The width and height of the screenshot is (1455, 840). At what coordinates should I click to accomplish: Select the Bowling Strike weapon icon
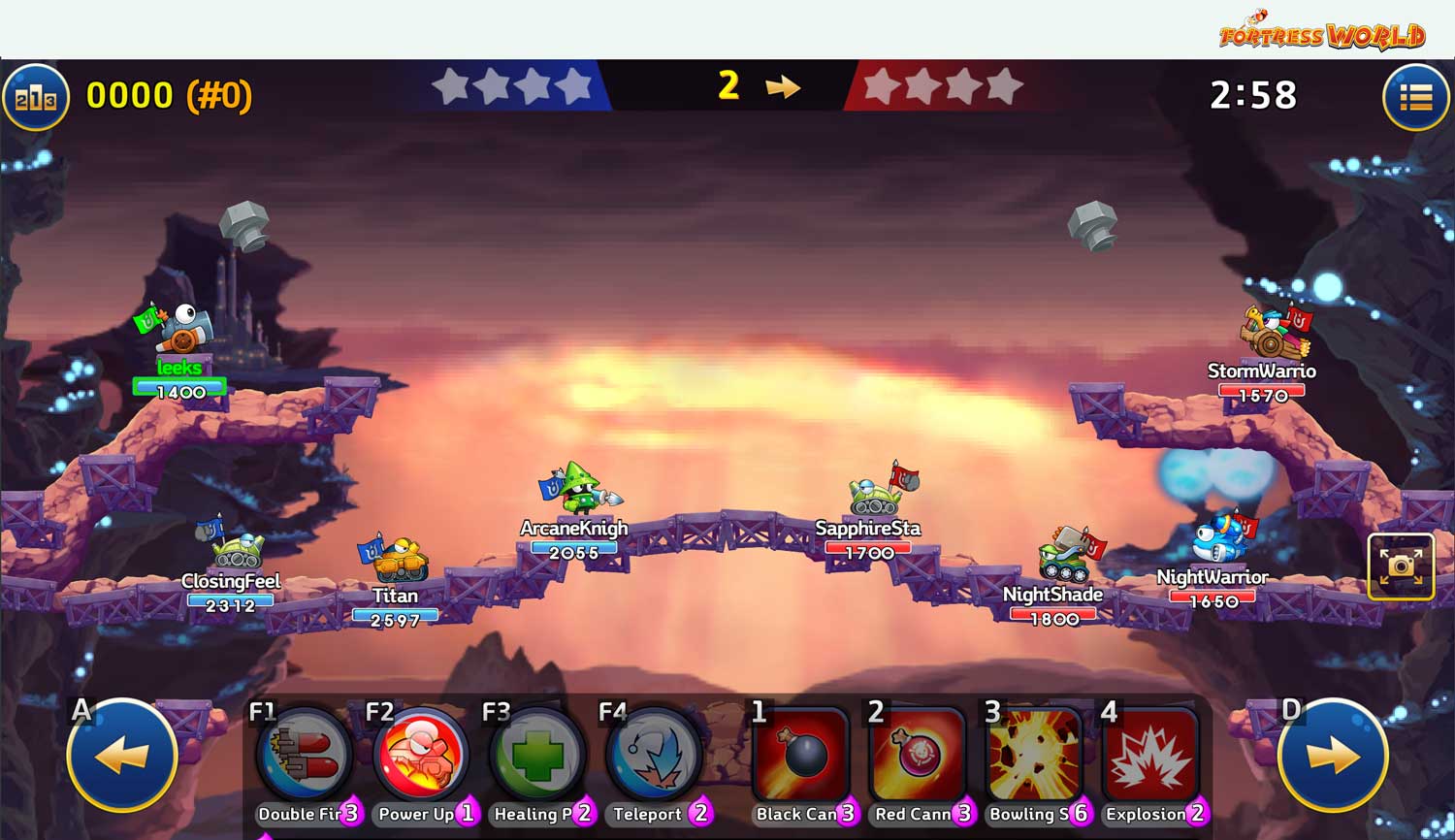click(1035, 757)
